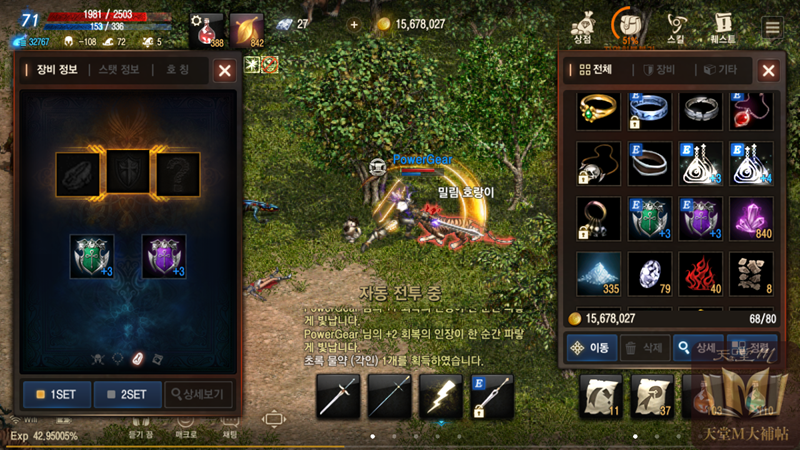Open the 상세 item detail button
This screenshot has width=800, height=450.
pyautogui.click(x=697, y=347)
